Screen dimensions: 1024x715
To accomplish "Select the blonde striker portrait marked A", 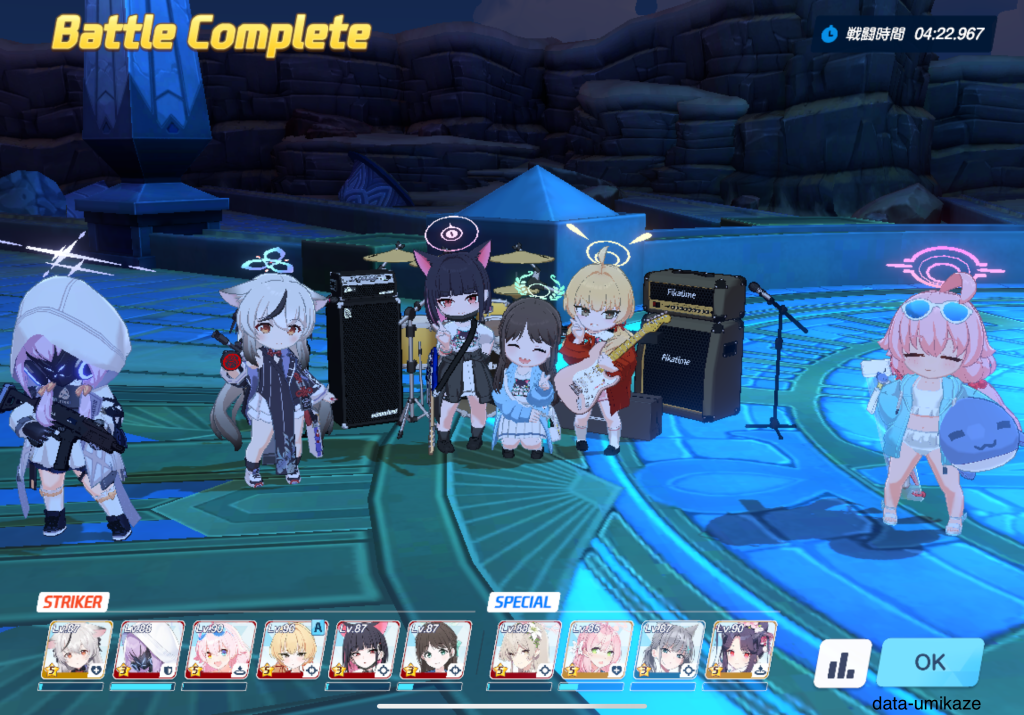I will click(292, 651).
